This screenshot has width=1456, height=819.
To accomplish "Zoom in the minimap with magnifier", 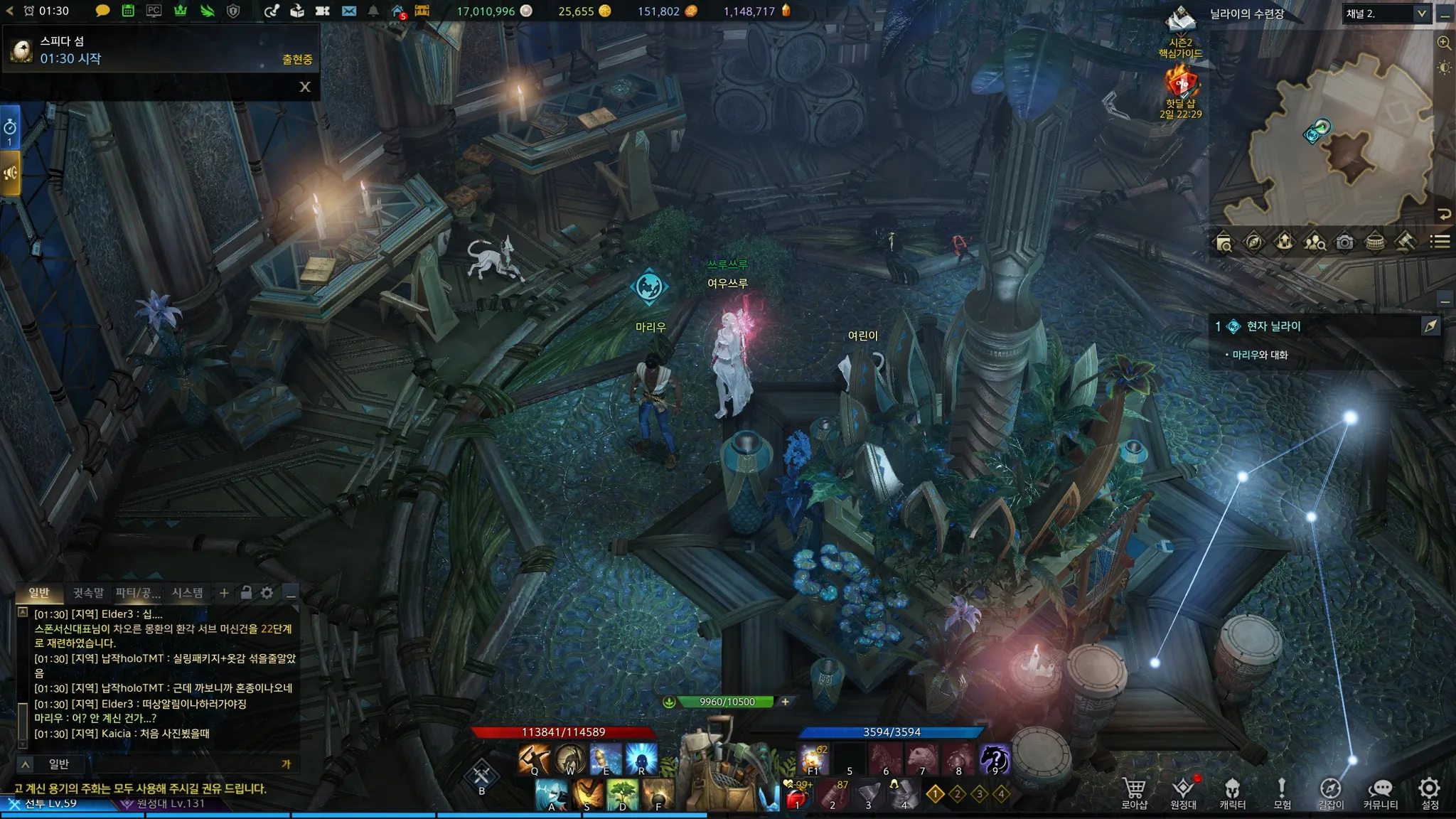I will tap(1444, 43).
